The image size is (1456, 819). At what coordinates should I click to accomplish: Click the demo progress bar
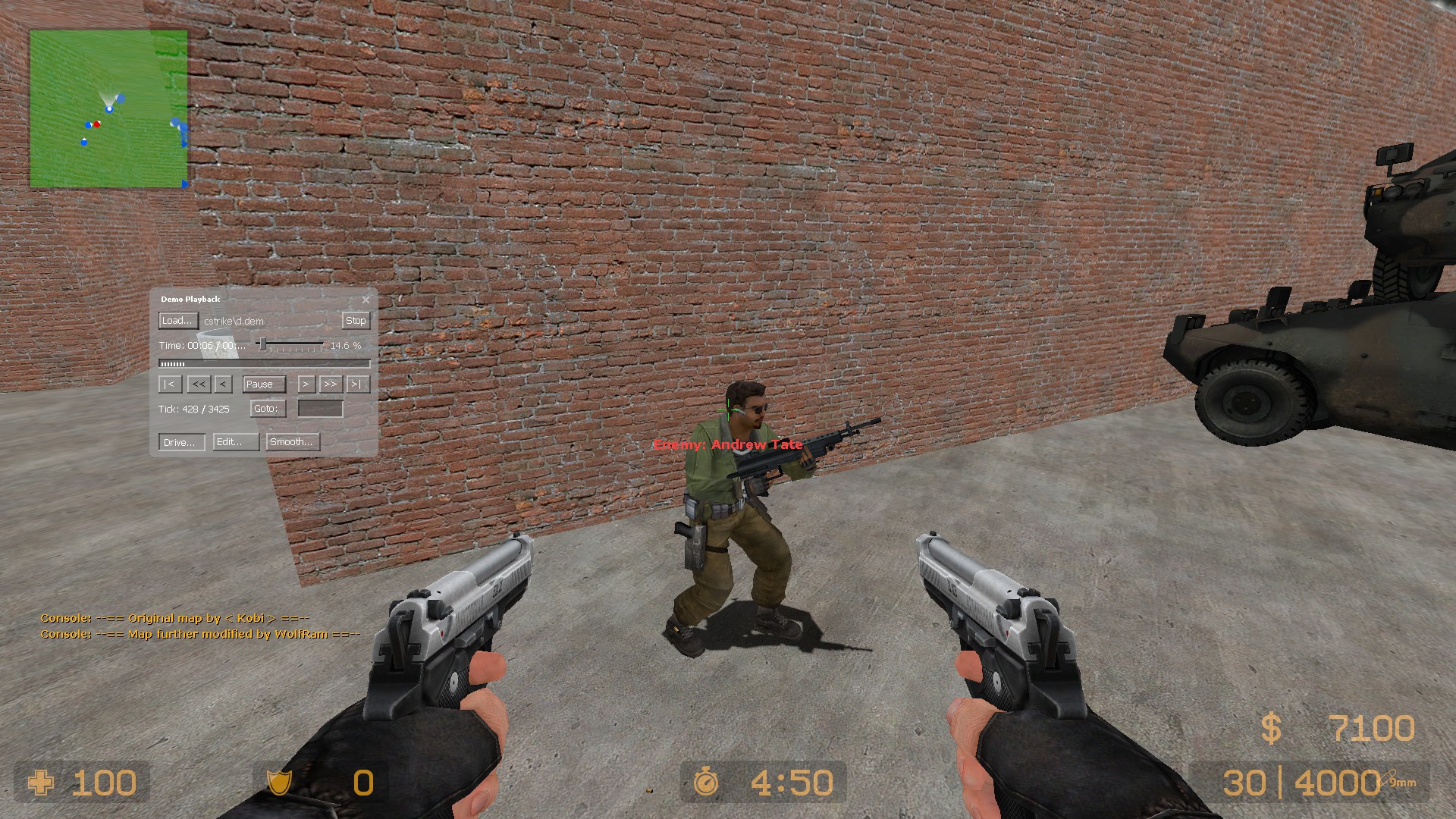[x=264, y=364]
